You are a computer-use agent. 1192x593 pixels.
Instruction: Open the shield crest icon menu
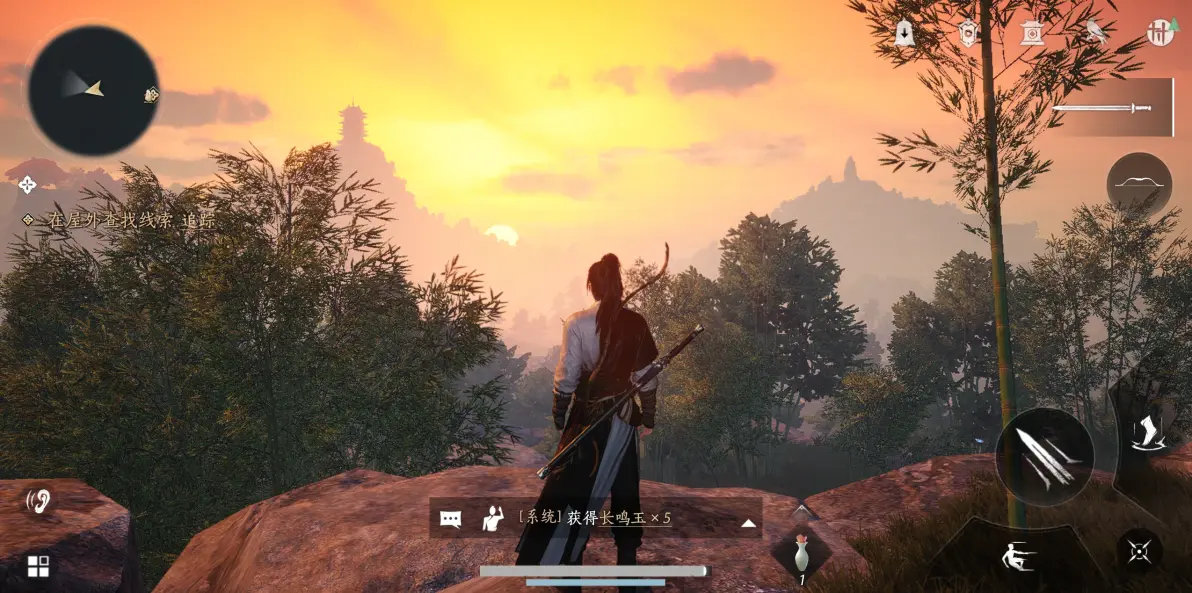pyautogui.click(x=968, y=33)
